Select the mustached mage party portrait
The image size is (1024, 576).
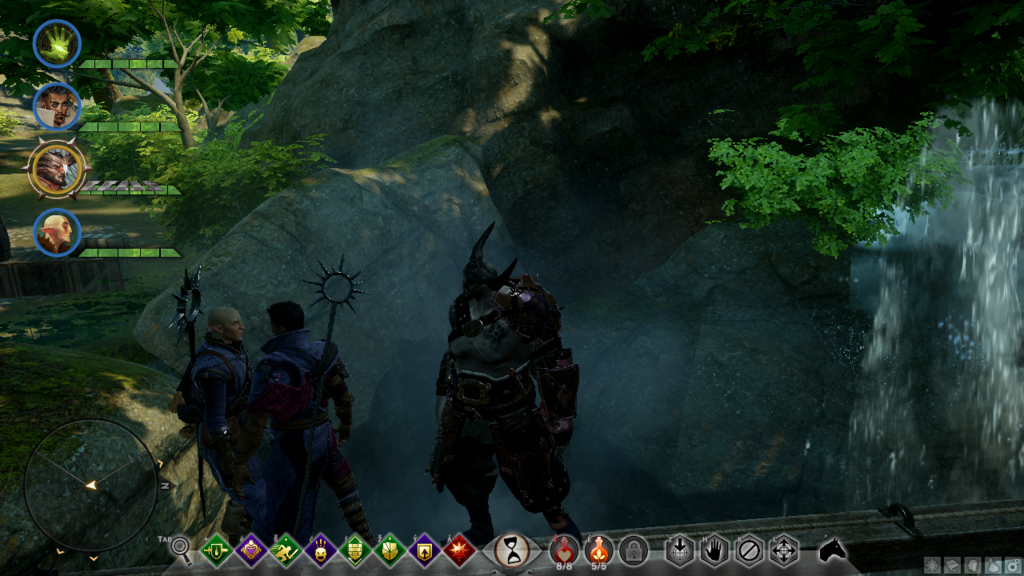coord(57,106)
